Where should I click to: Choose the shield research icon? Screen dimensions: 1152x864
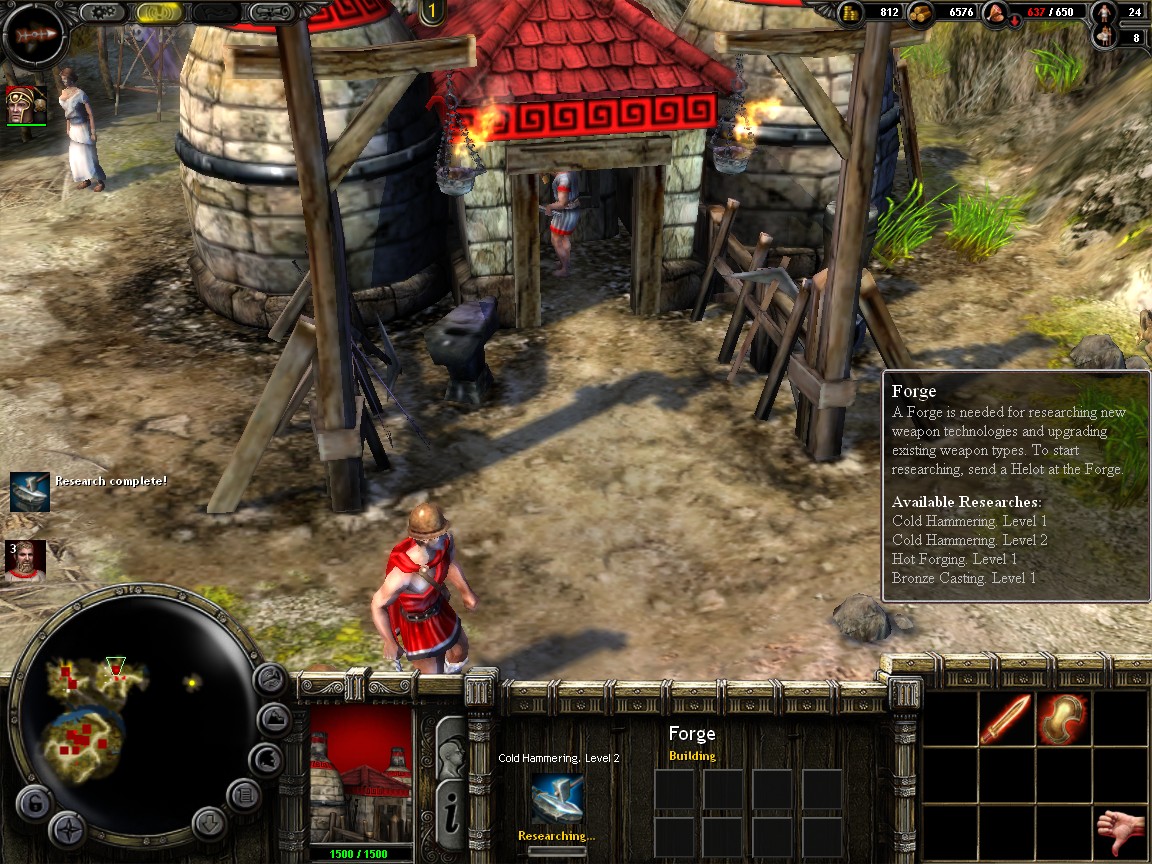pyautogui.click(x=1061, y=718)
